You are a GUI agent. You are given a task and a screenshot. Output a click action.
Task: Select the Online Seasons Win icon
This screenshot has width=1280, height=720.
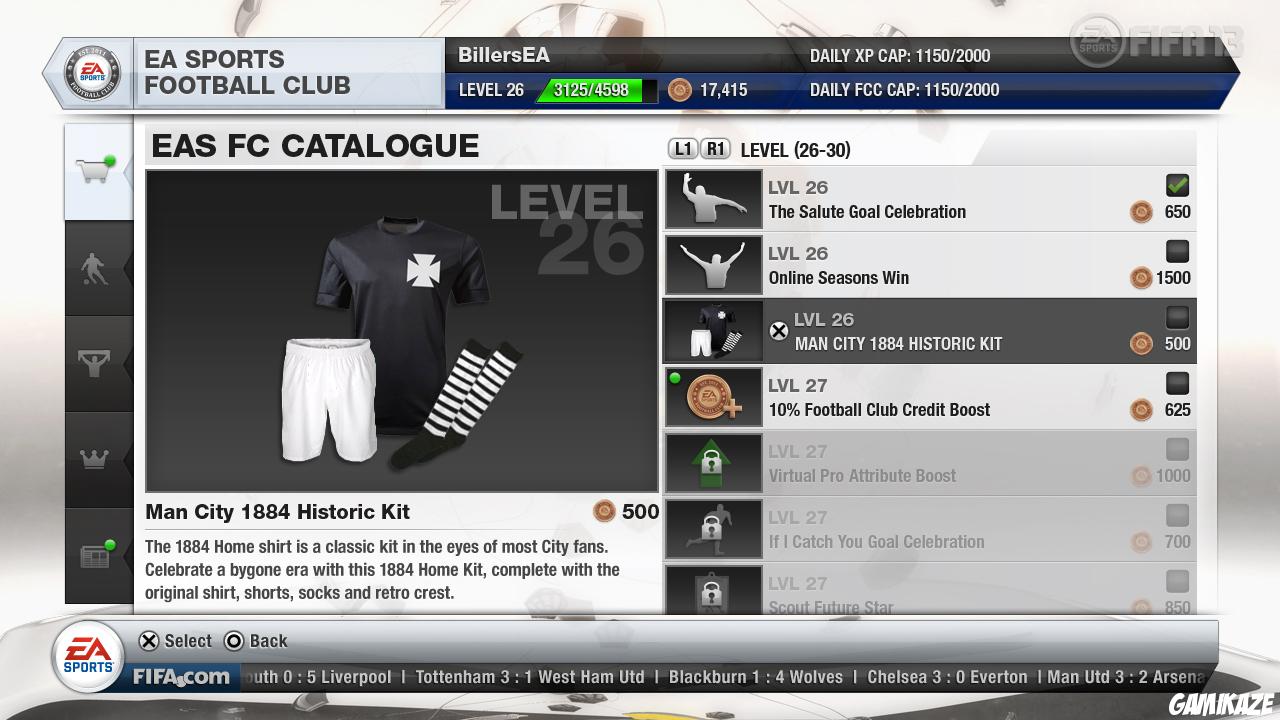click(713, 264)
